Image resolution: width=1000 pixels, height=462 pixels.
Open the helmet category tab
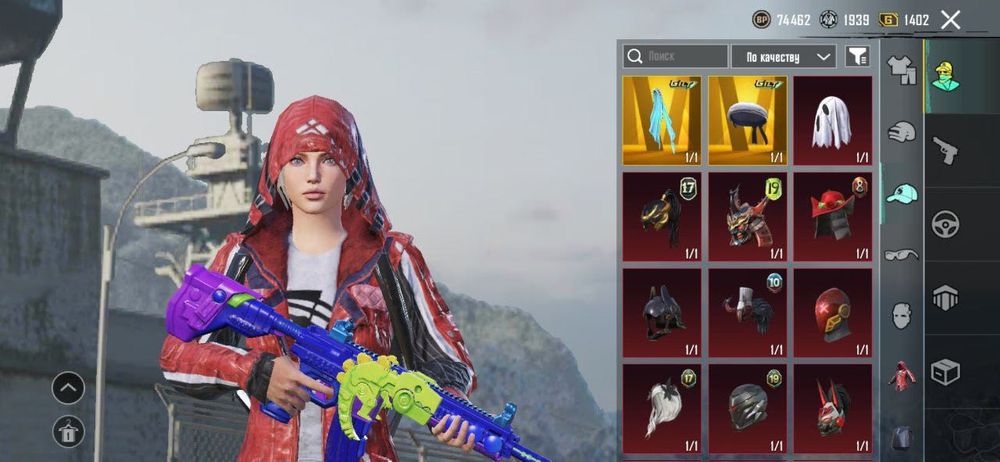pos(902,132)
